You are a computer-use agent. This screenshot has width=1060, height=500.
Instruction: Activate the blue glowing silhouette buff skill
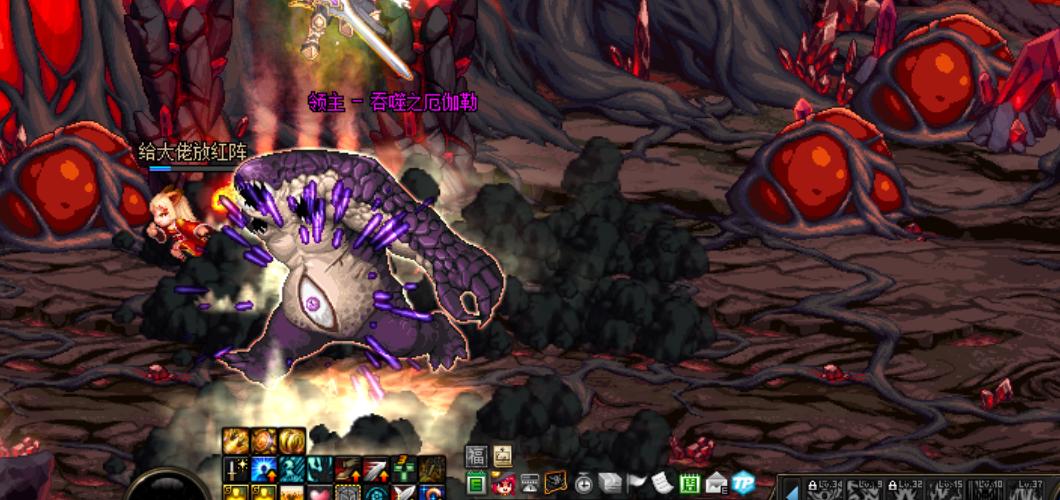coord(264,469)
